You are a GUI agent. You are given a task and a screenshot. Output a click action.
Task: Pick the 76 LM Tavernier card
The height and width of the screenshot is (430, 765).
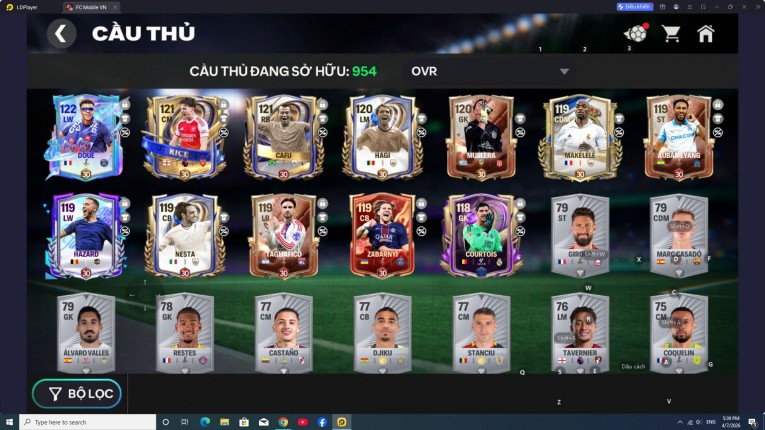tap(579, 332)
